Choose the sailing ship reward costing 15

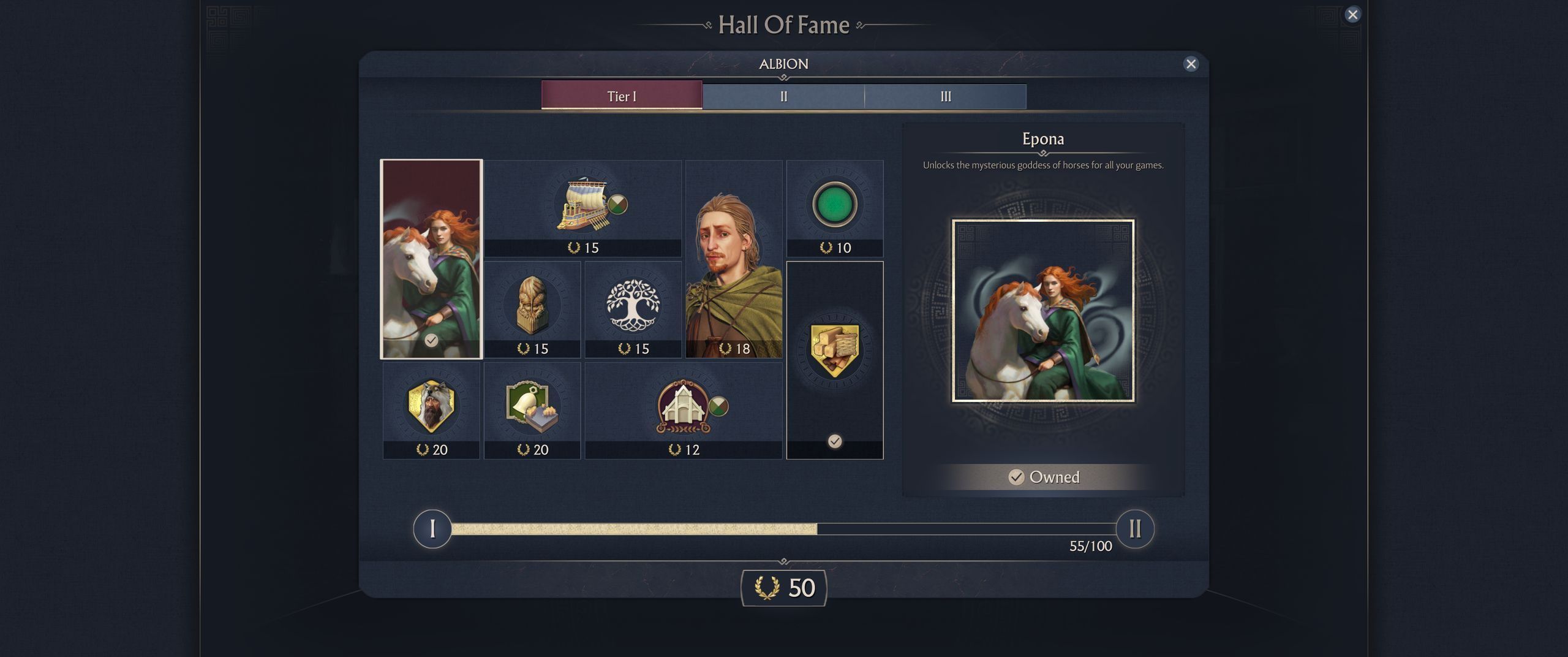tap(582, 208)
